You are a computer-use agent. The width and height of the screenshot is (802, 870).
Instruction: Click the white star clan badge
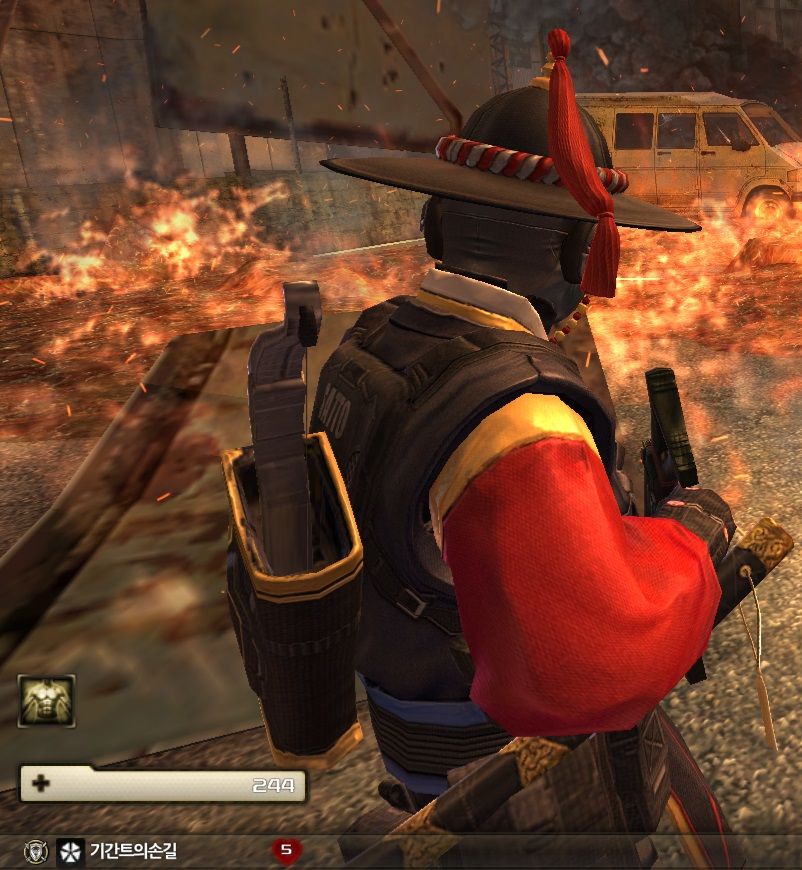tap(70, 851)
